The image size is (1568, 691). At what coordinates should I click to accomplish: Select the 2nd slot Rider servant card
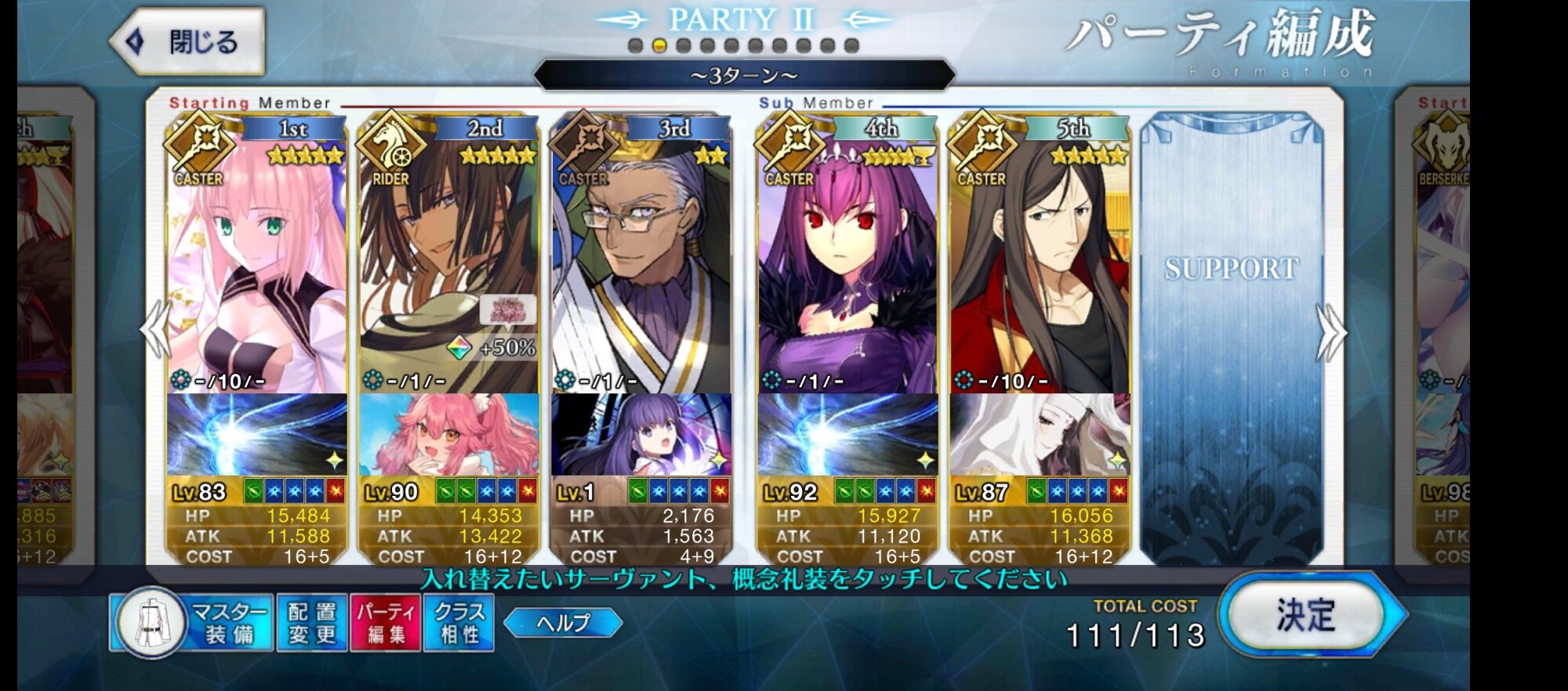click(x=449, y=259)
